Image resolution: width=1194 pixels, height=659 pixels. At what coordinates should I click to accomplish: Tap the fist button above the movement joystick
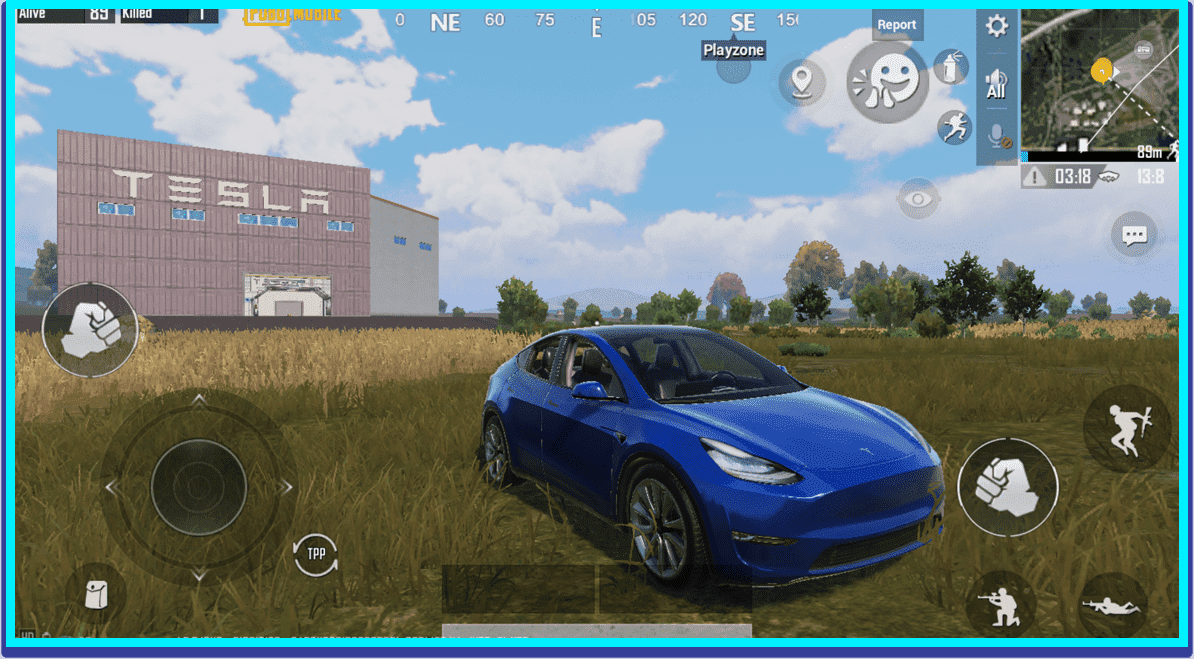point(90,329)
